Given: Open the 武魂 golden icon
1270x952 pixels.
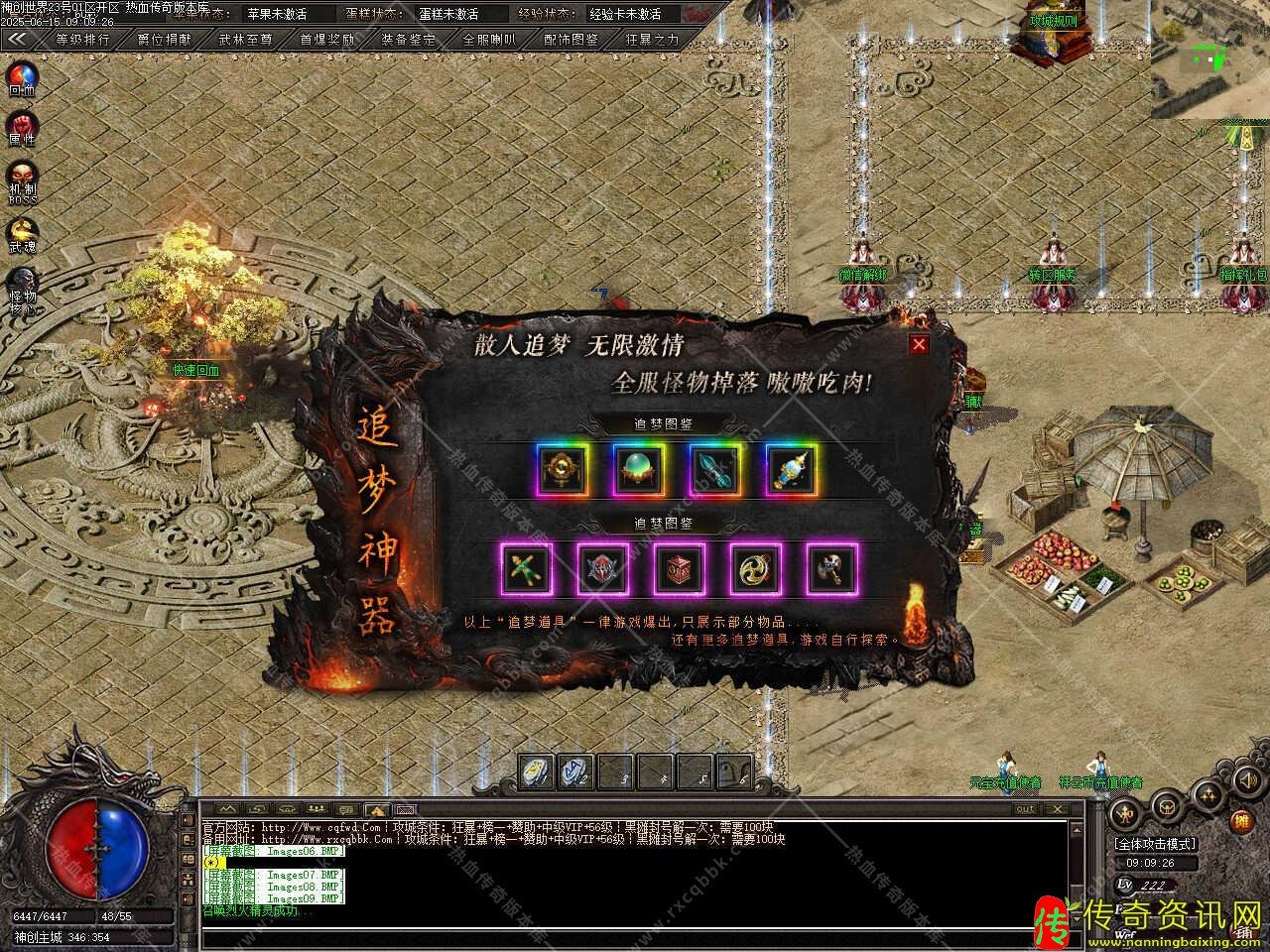Looking at the screenshot, I should [x=22, y=232].
